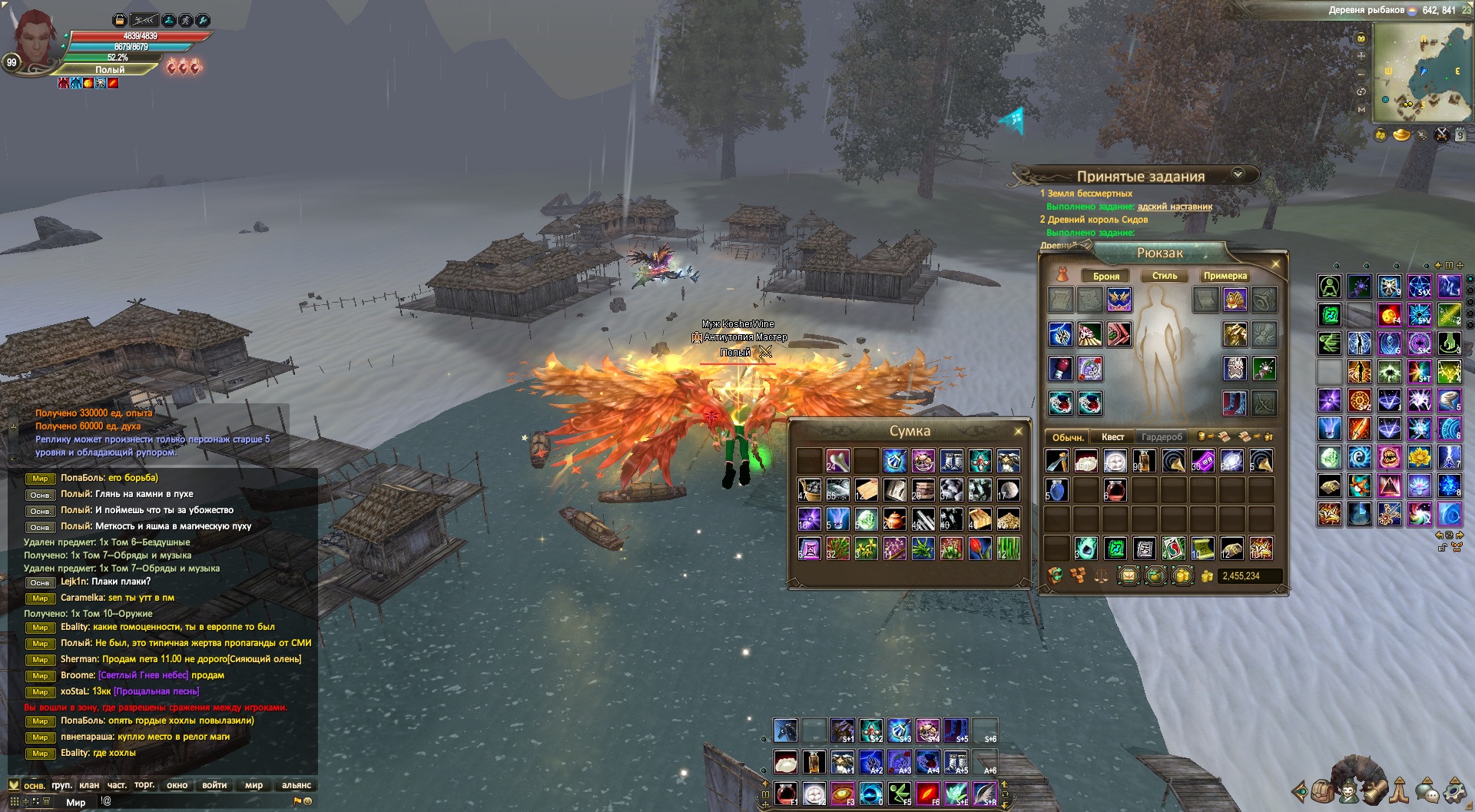The image size is (1475, 812).
Task: Open the chat emoticon picker
Action: 307,801
